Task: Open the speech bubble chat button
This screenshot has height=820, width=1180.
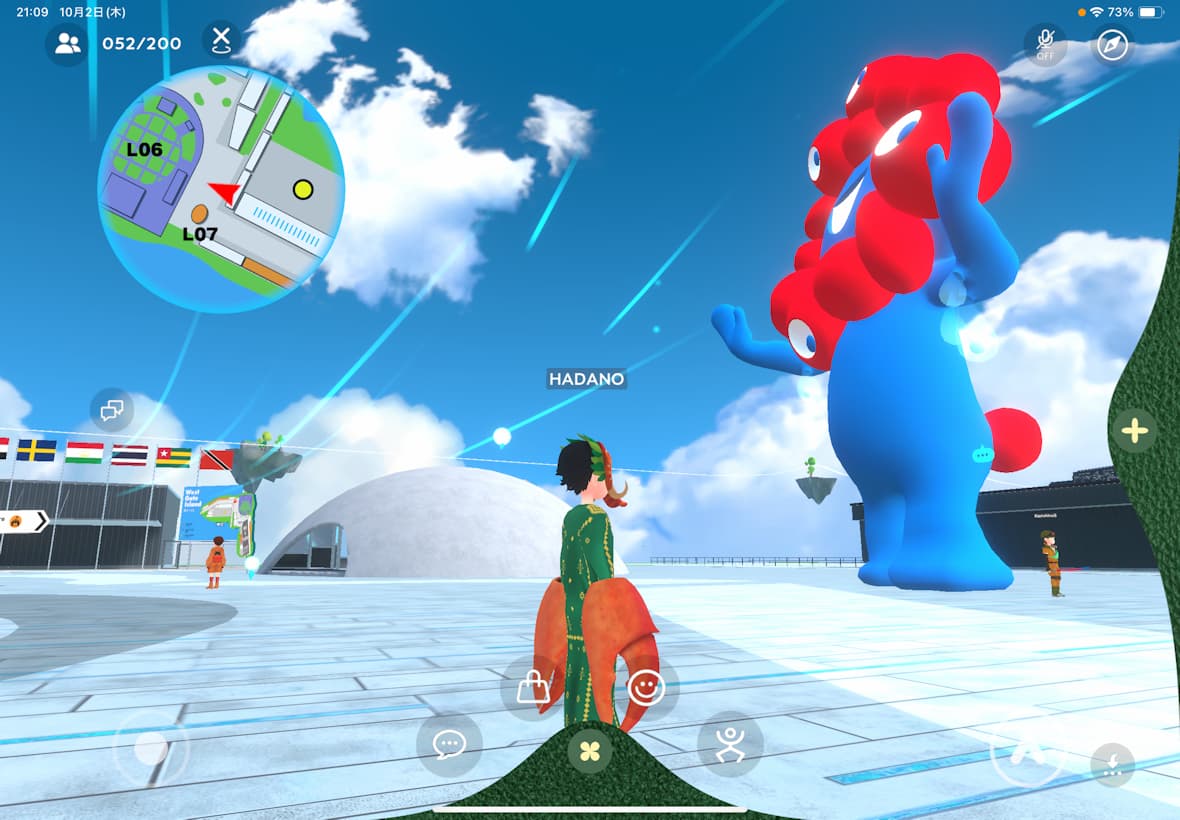Action: 449,745
